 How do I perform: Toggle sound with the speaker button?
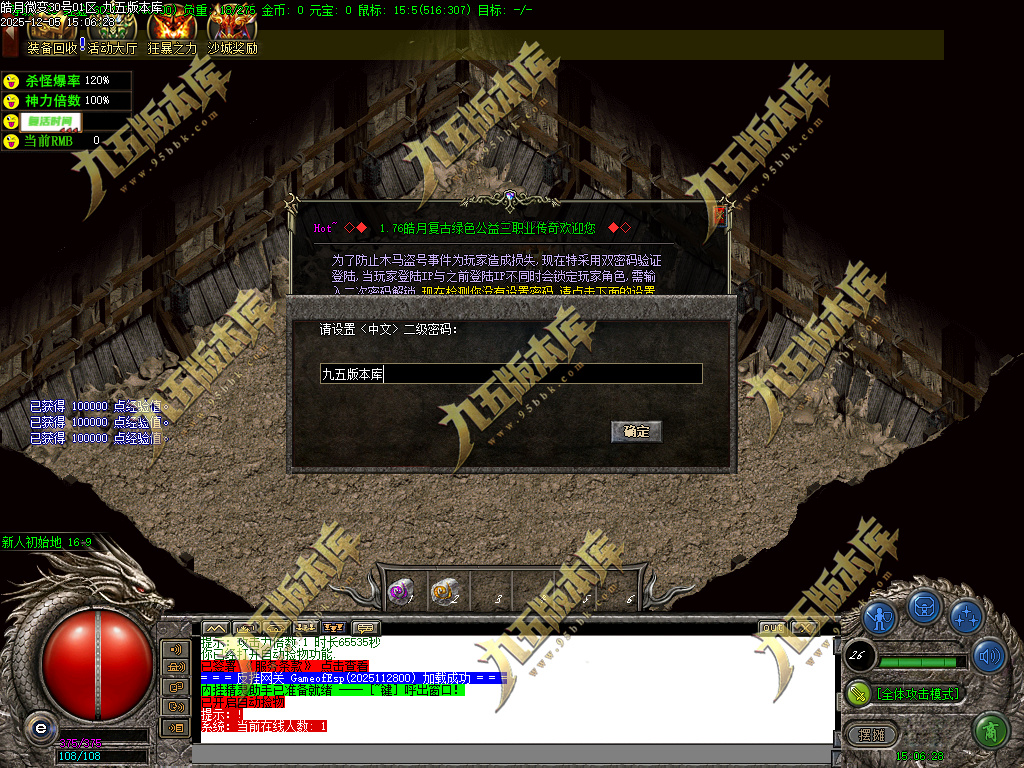(x=989, y=655)
